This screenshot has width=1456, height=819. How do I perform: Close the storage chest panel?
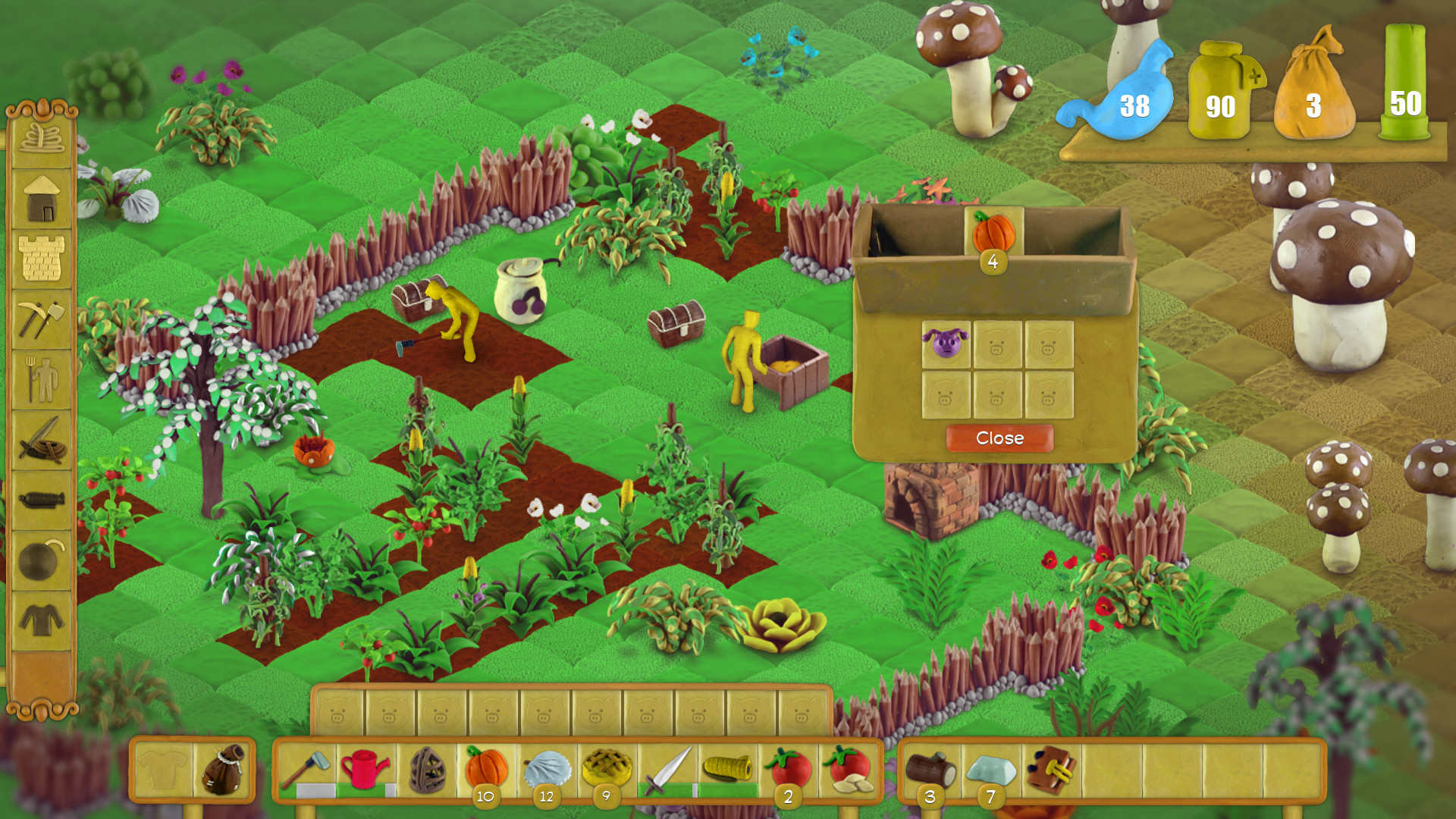(x=999, y=438)
